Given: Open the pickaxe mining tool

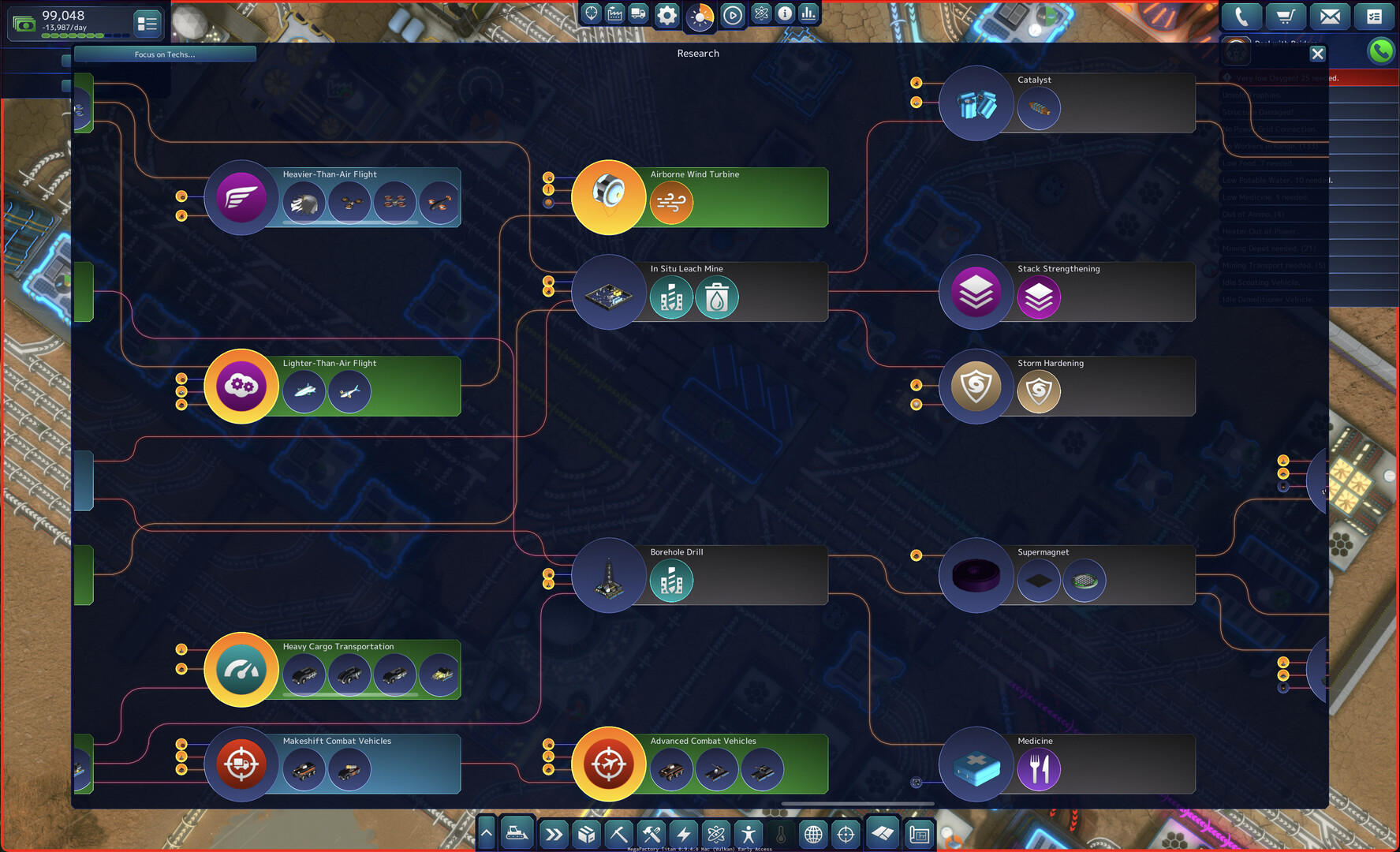Looking at the screenshot, I should [619, 833].
